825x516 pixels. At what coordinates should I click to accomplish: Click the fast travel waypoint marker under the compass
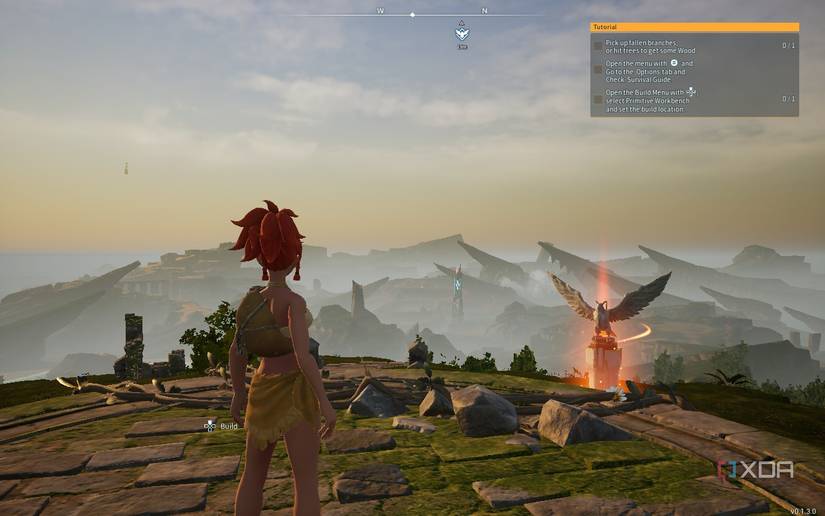click(462, 33)
